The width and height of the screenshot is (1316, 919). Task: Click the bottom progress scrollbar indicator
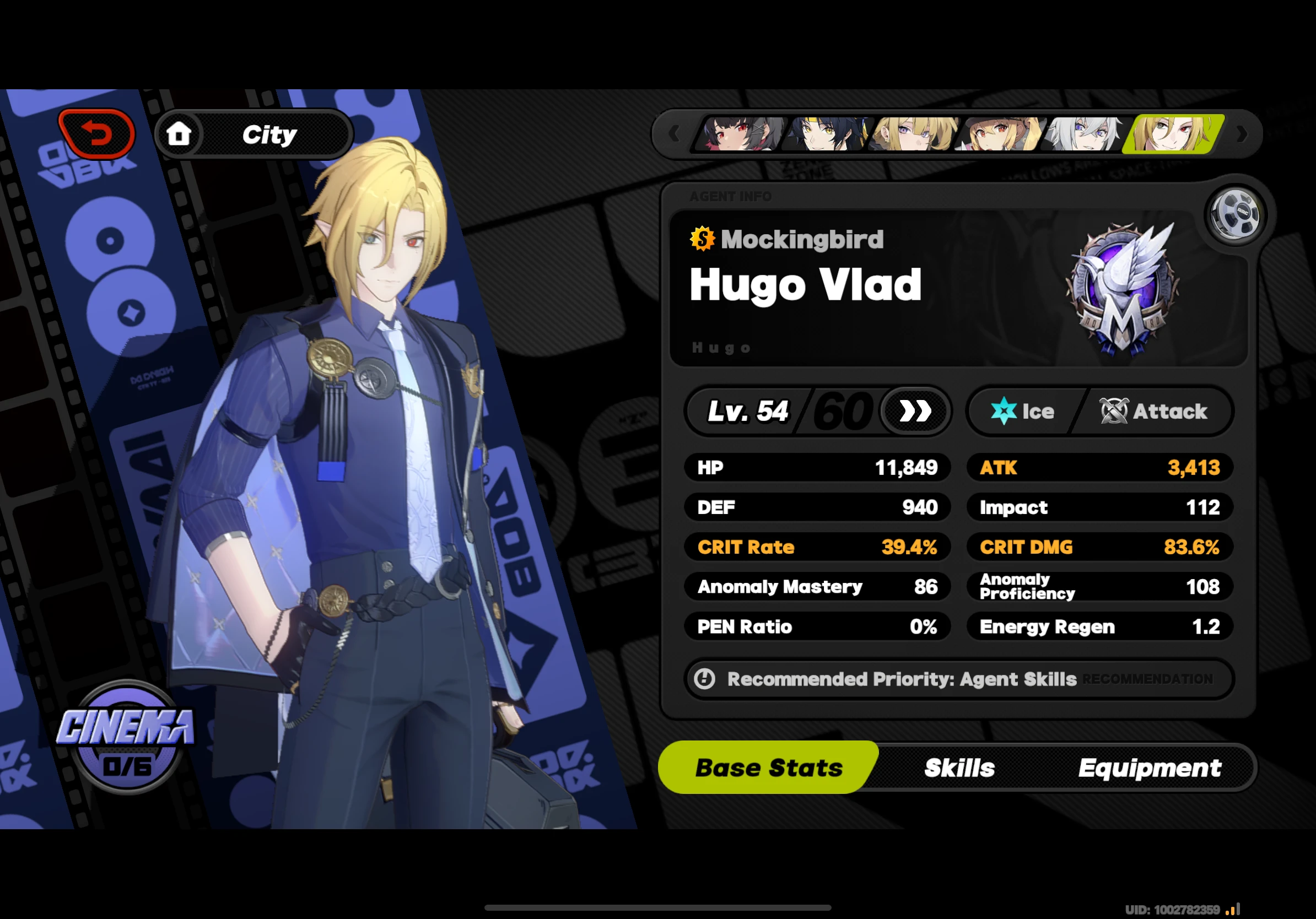tap(658, 907)
